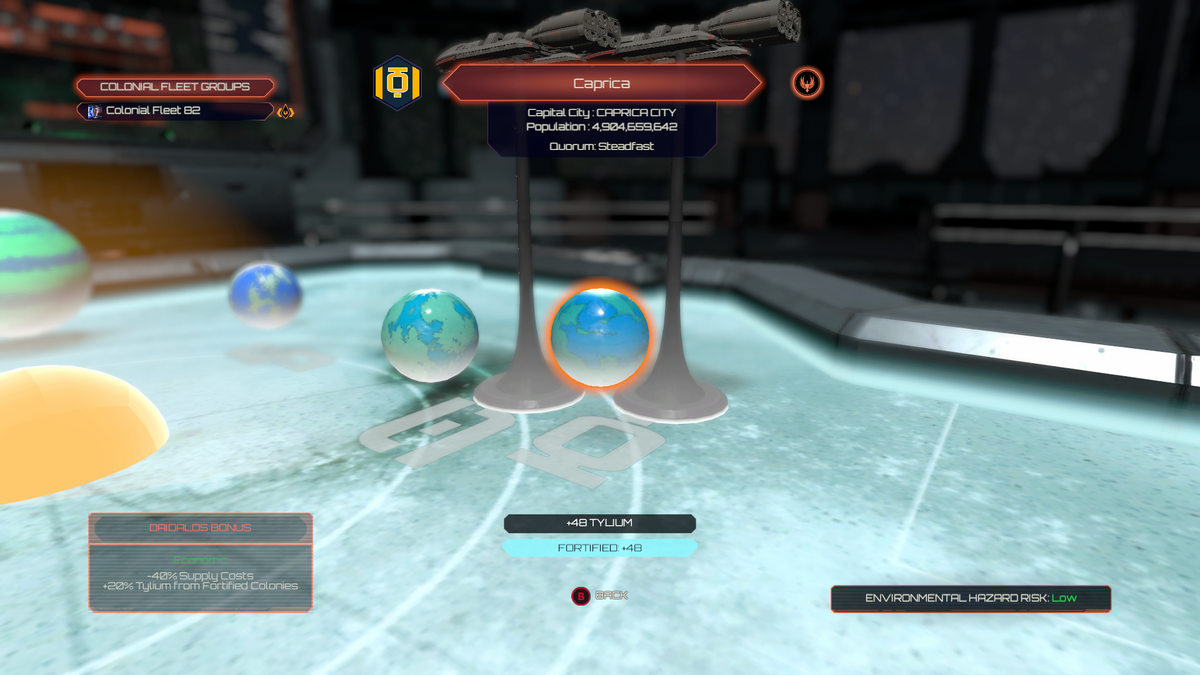Select the highlighted Caprica planet

point(600,337)
